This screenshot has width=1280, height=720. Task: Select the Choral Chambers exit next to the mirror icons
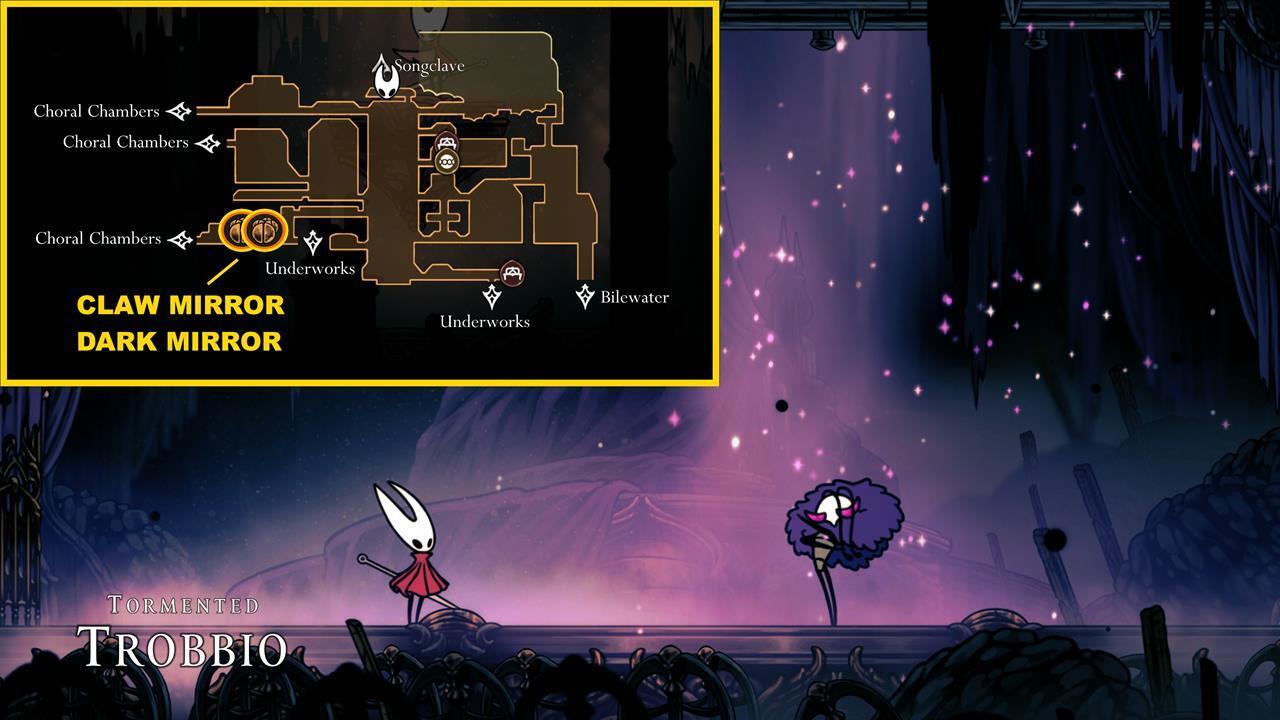(x=180, y=239)
